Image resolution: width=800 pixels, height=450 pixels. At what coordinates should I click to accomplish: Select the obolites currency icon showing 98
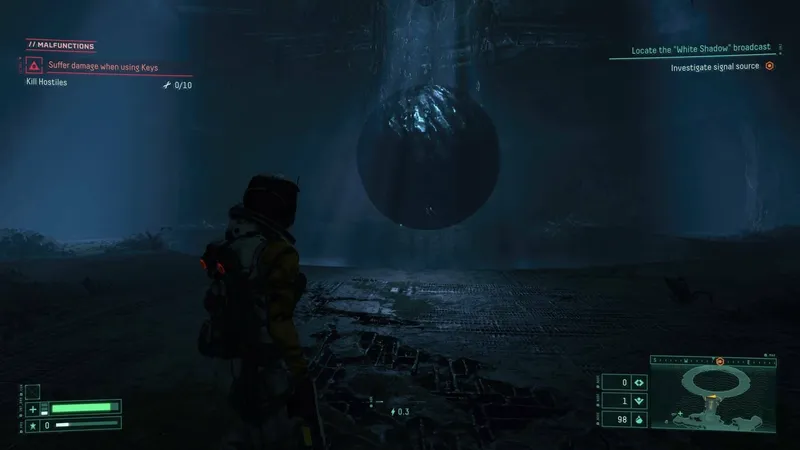pyautogui.click(x=640, y=418)
